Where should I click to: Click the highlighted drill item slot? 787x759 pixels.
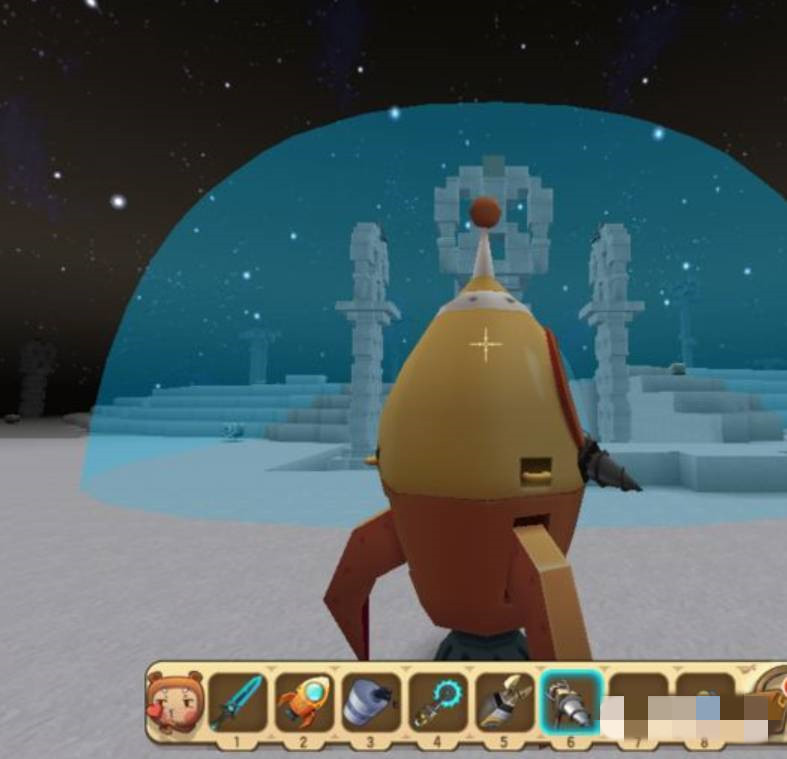tap(571, 703)
